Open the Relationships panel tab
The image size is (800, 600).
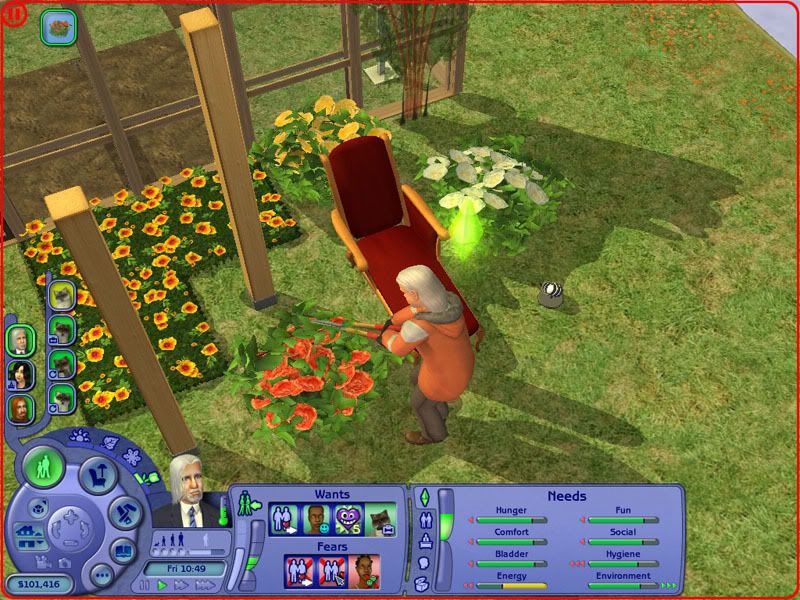click(x=423, y=518)
